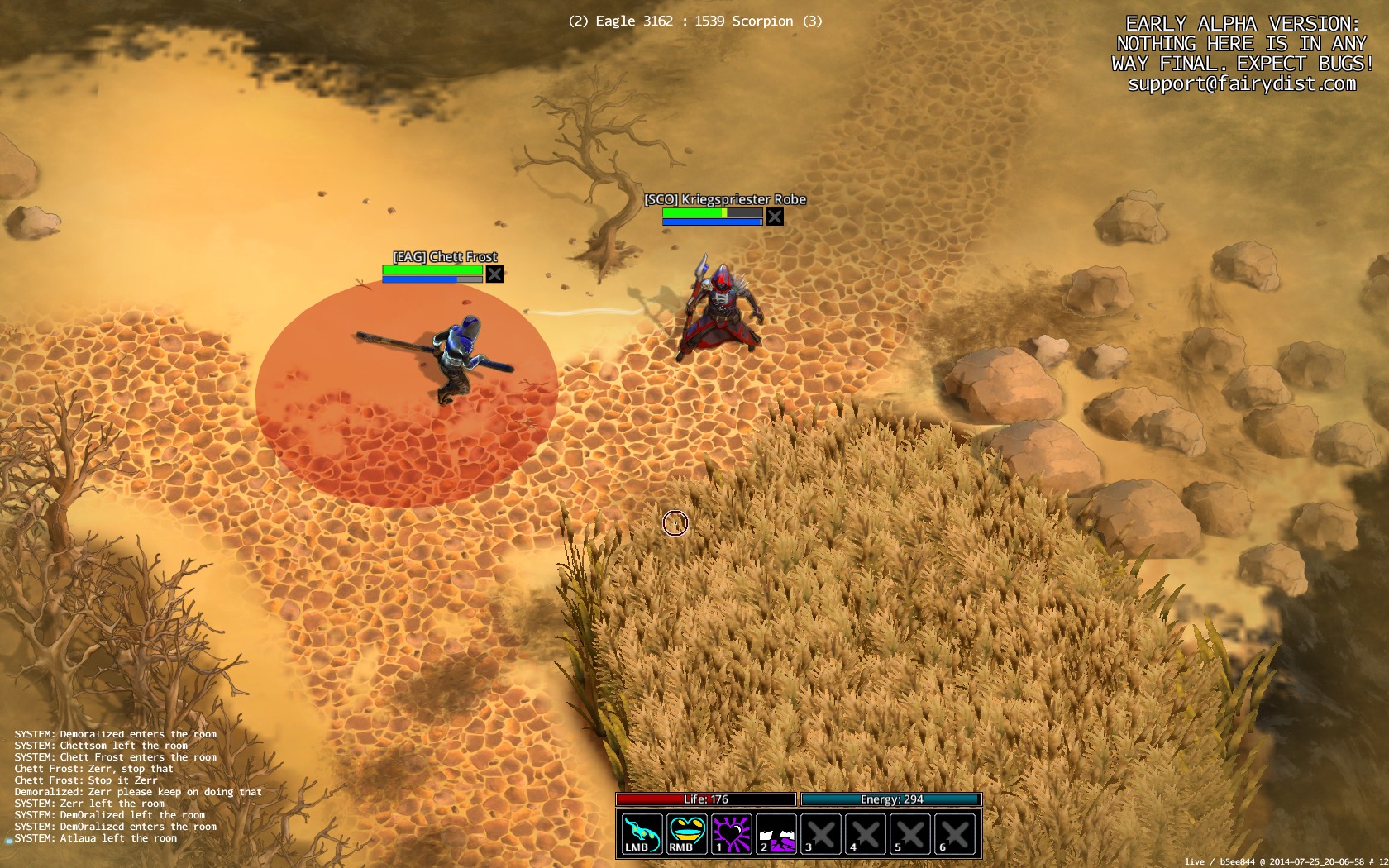Image resolution: width=1389 pixels, height=868 pixels.
Task: Choose the empty ability slot numbered 6
Action: (955, 833)
